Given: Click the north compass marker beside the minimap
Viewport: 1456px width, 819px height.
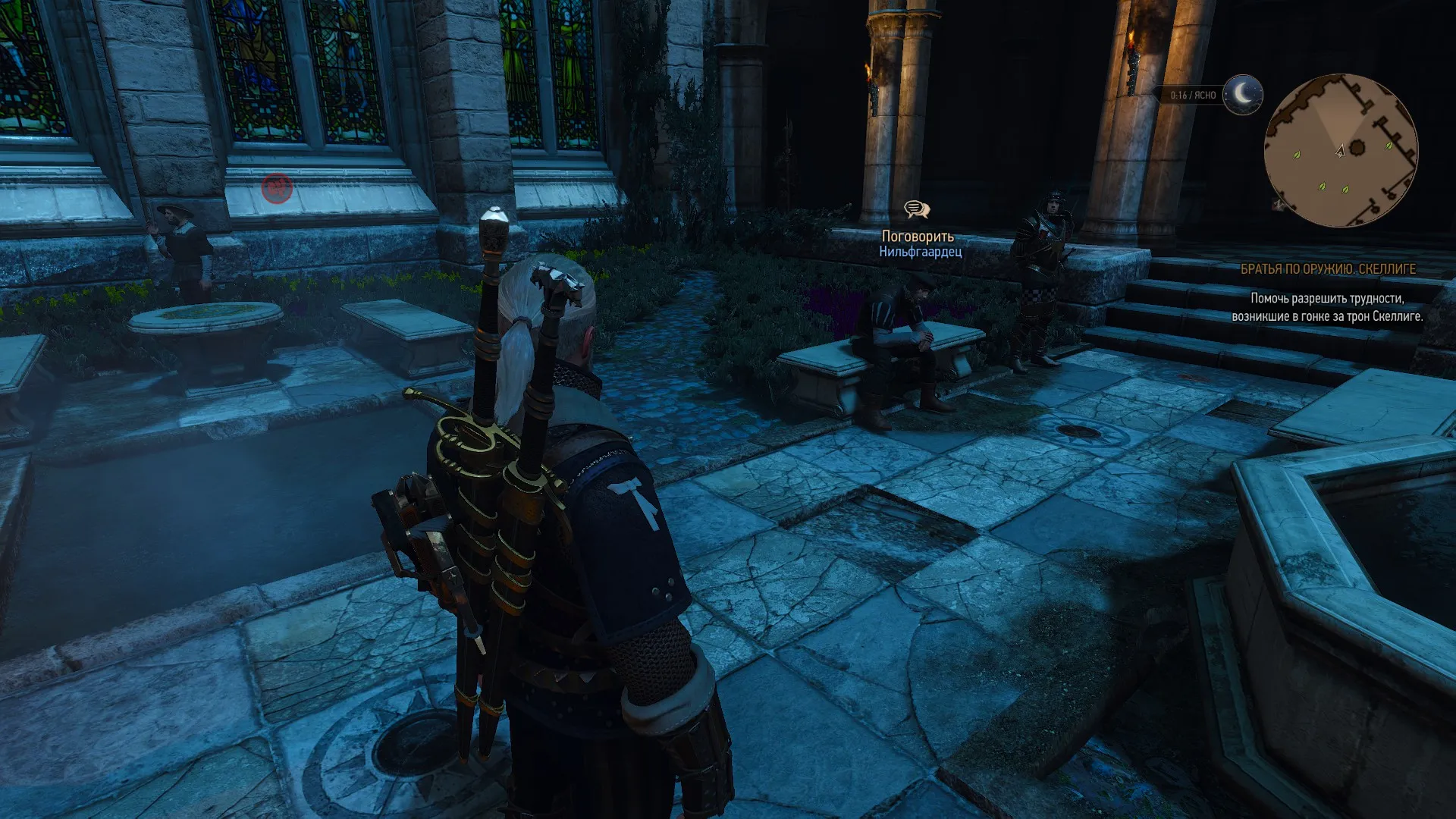Looking at the screenshot, I should (x=1279, y=203).
